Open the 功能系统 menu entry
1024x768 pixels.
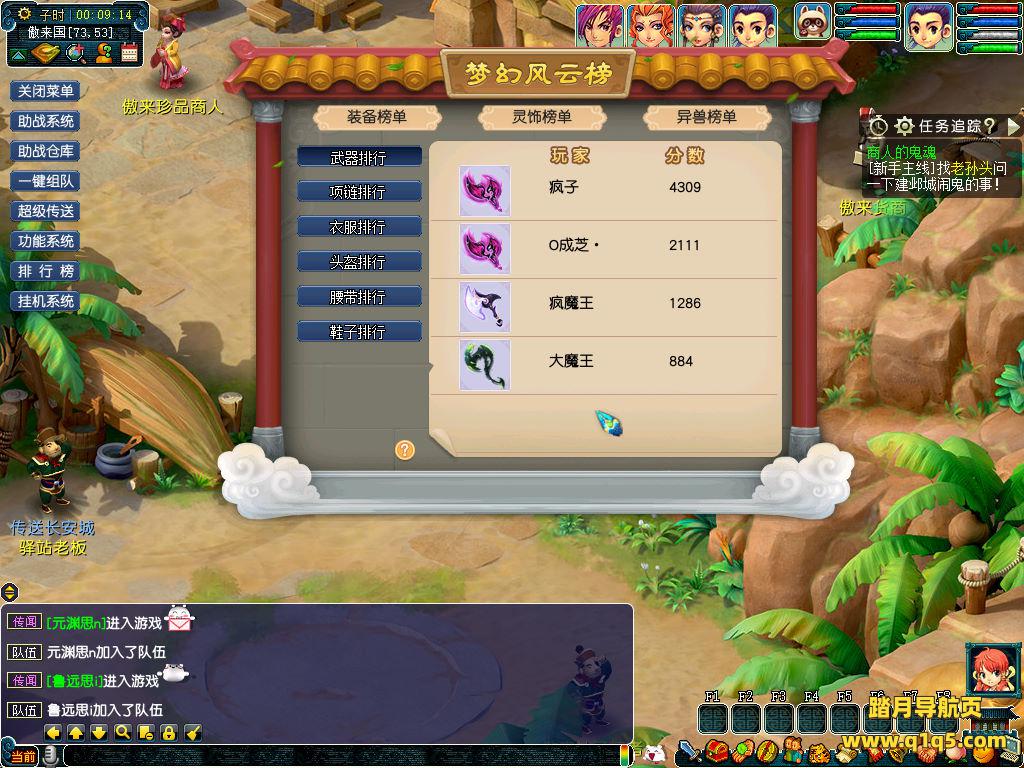coord(45,241)
